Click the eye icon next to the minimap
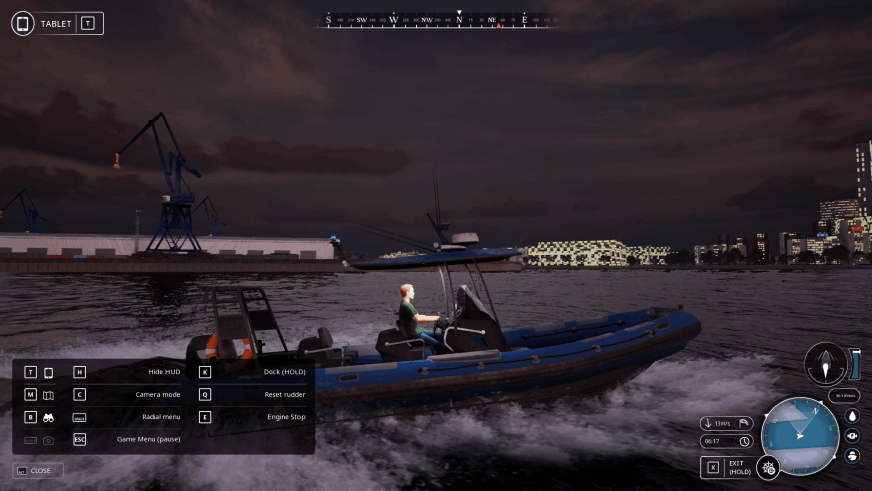The image size is (872, 491). point(852,436)
